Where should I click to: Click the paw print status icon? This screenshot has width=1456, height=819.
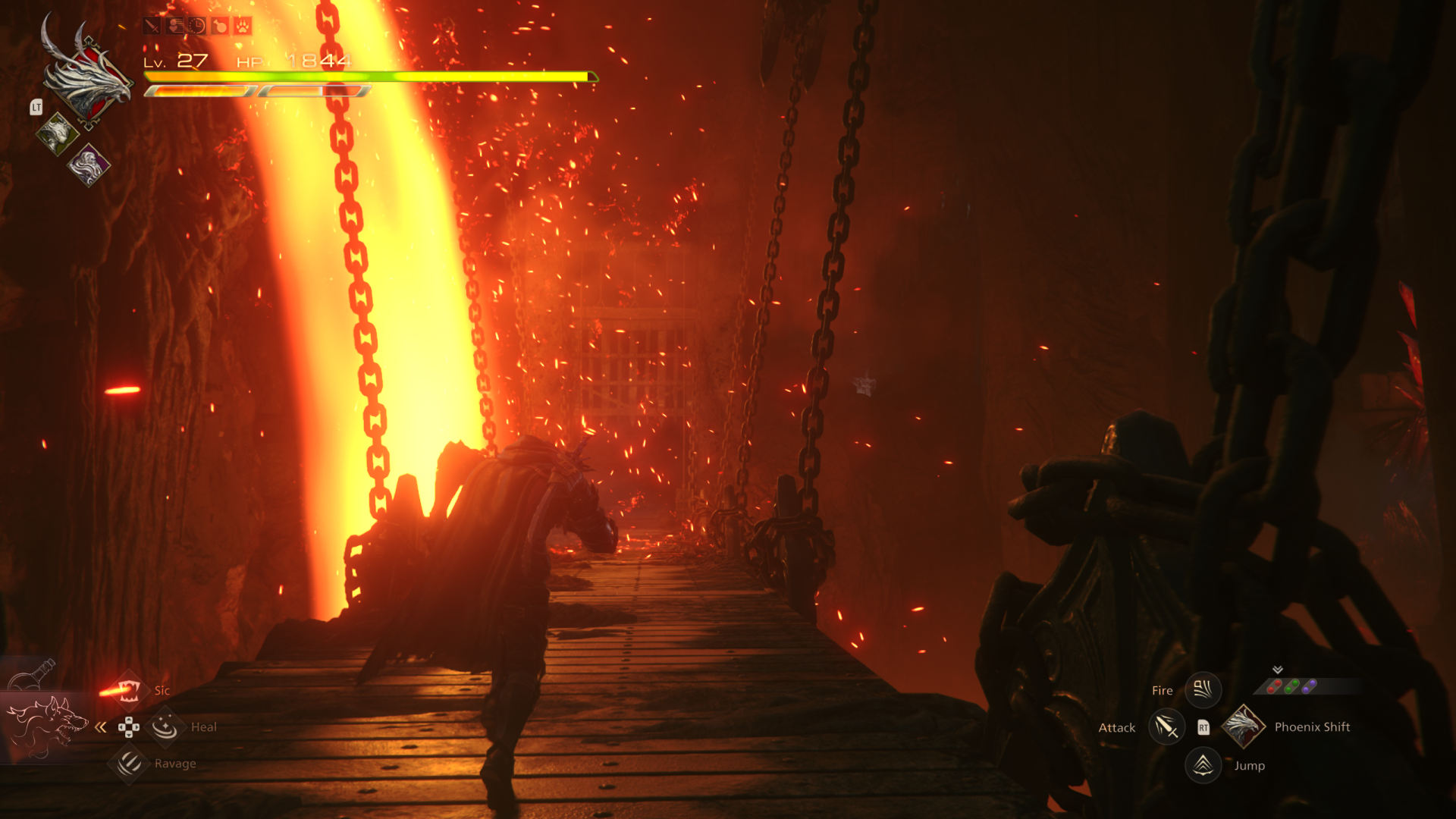[243, 27]
